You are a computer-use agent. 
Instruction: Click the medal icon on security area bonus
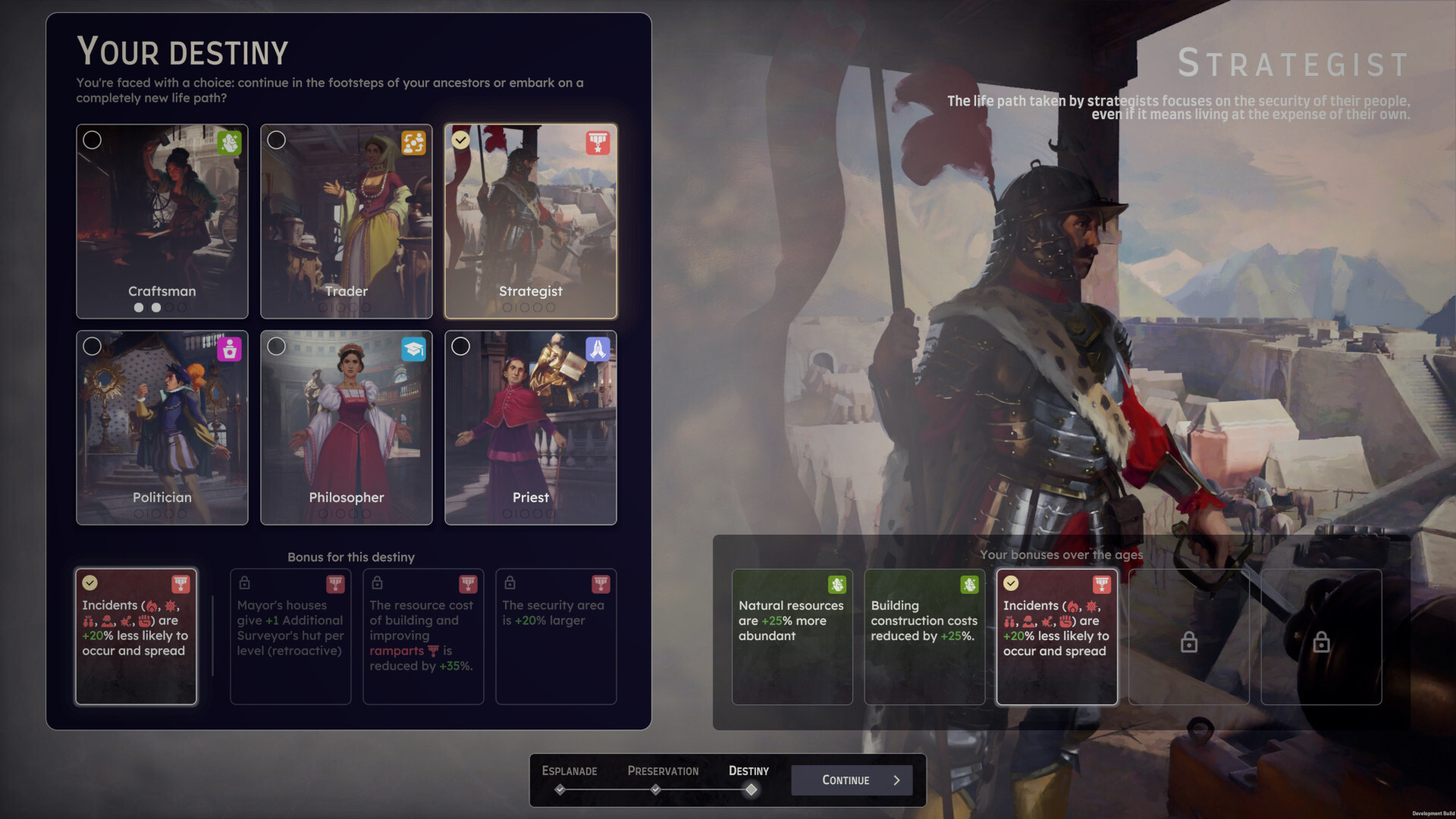point(600,583)
